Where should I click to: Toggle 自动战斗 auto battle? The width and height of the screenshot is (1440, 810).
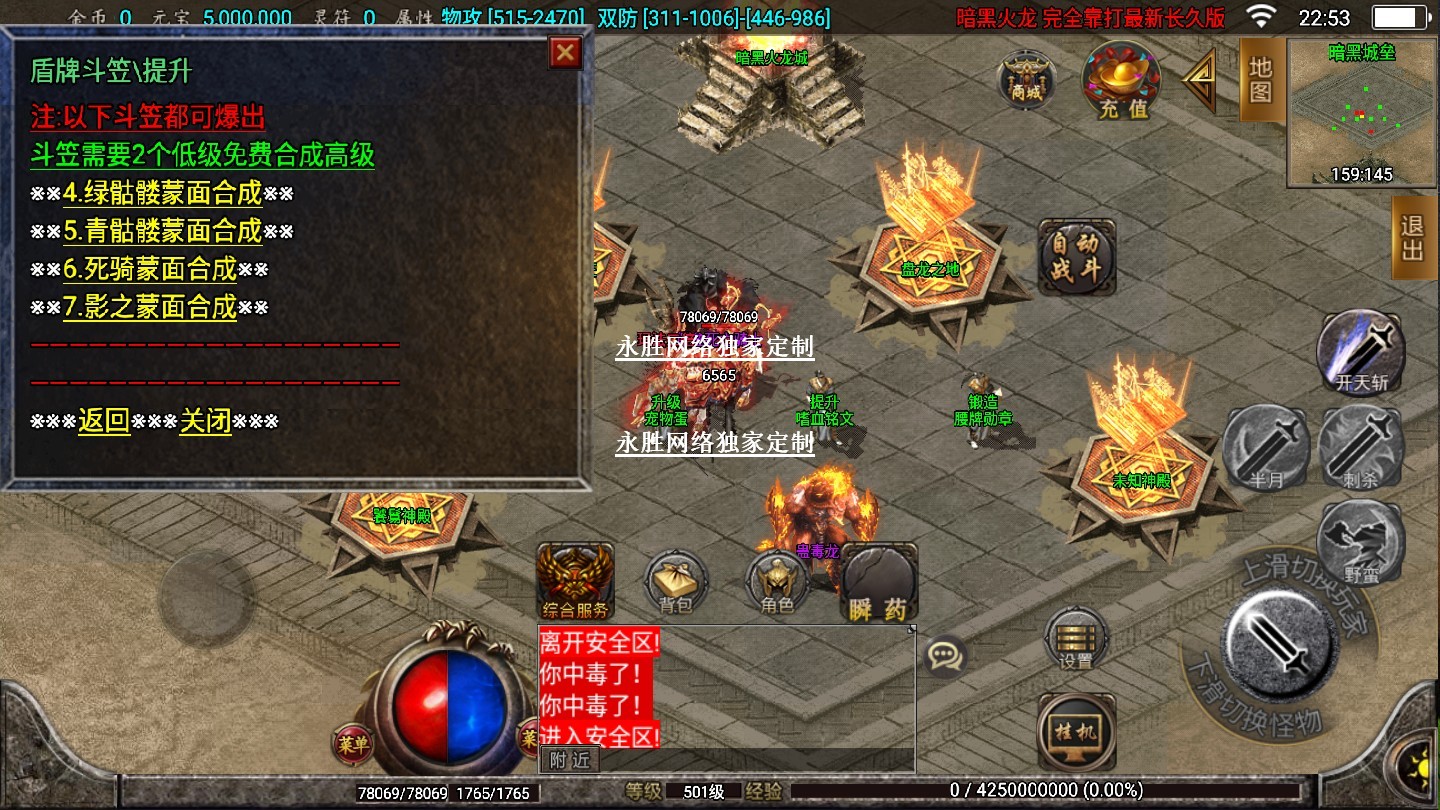[1076, 257]
